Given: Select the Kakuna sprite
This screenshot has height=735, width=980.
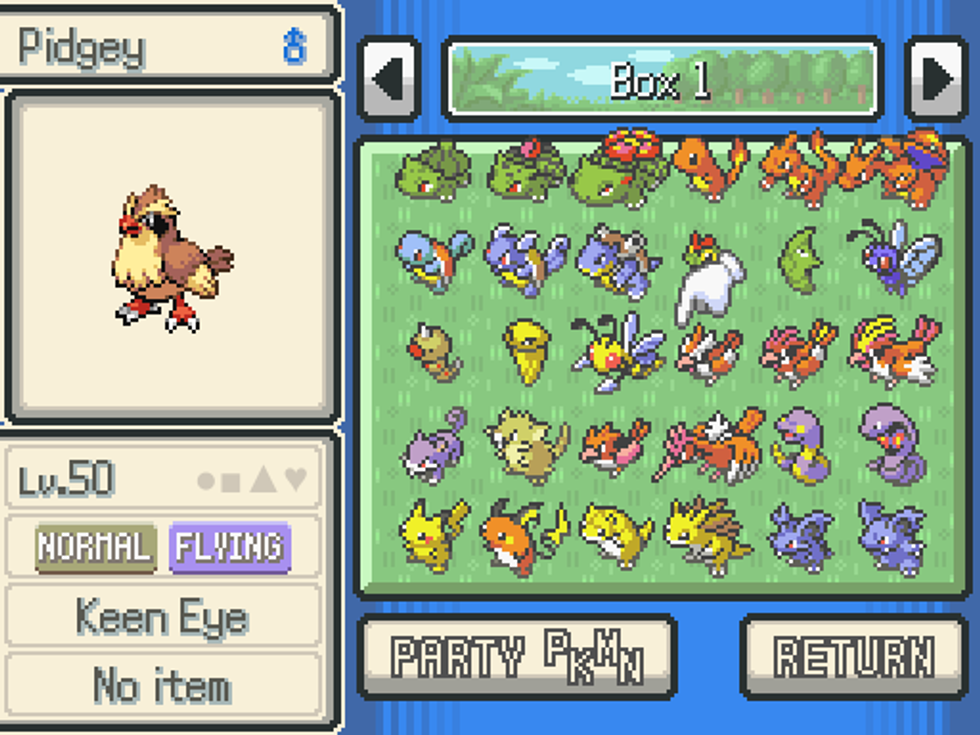Looking at the screenshot, I should click(527, 350).
